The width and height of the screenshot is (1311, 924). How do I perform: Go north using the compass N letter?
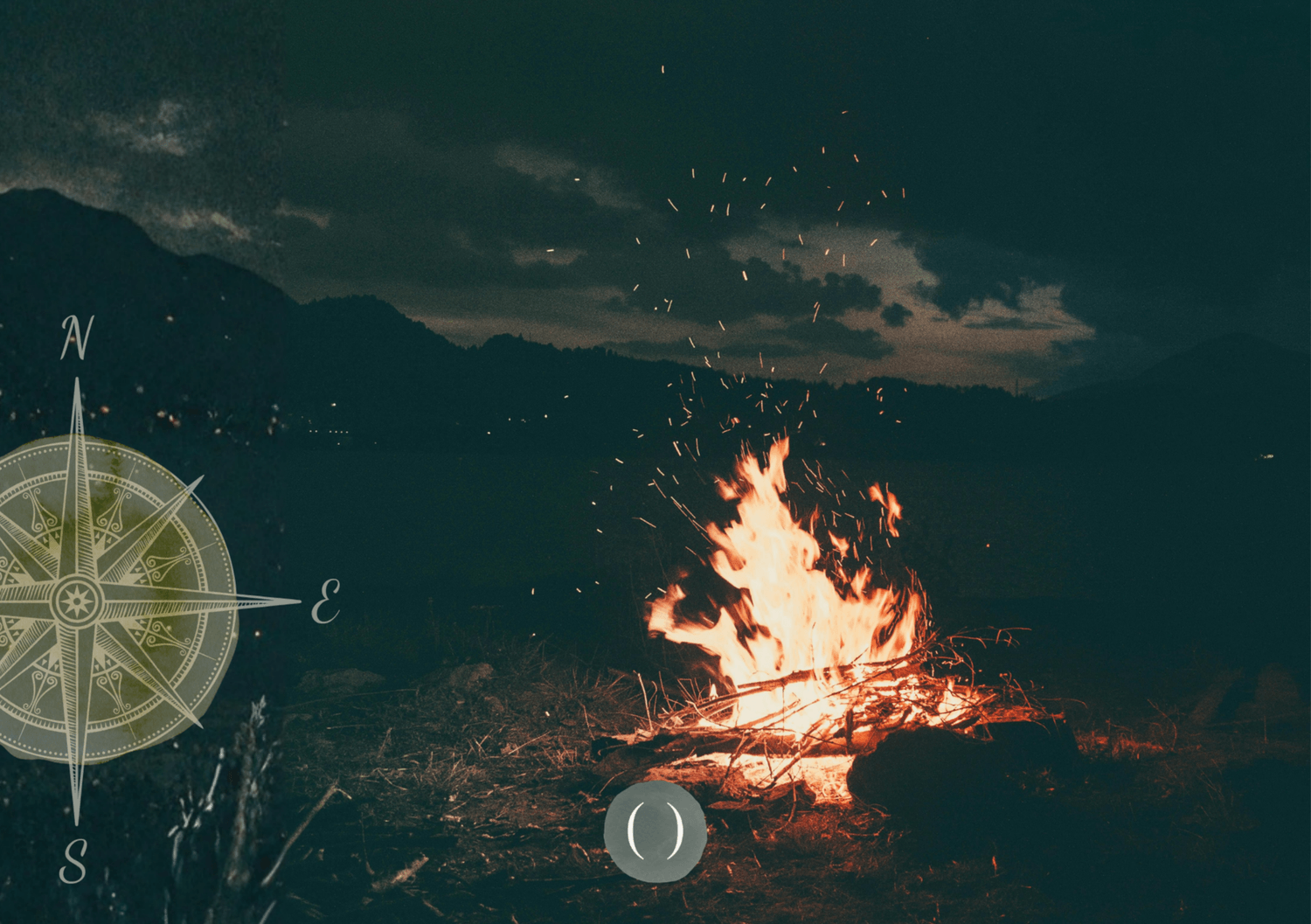point(76,338)
